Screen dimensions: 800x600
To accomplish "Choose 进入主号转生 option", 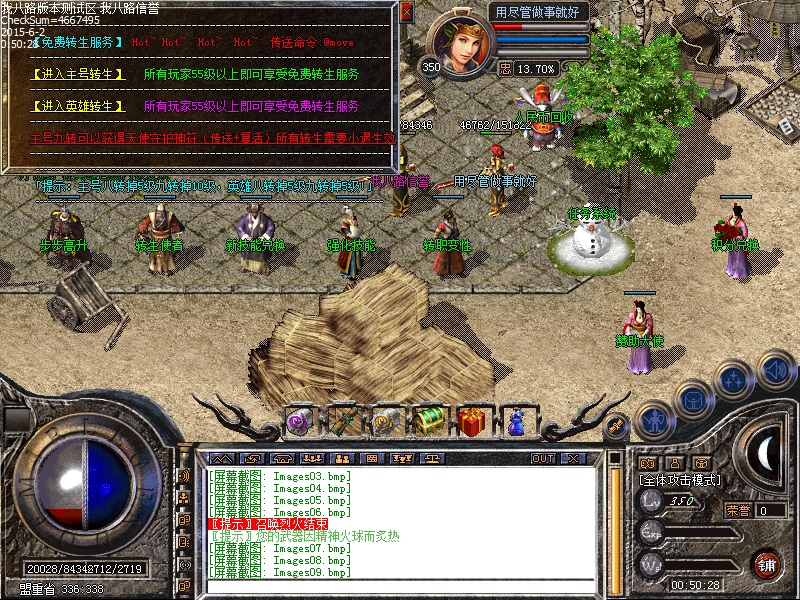I will pyautogui.click(x=78, y=74).
